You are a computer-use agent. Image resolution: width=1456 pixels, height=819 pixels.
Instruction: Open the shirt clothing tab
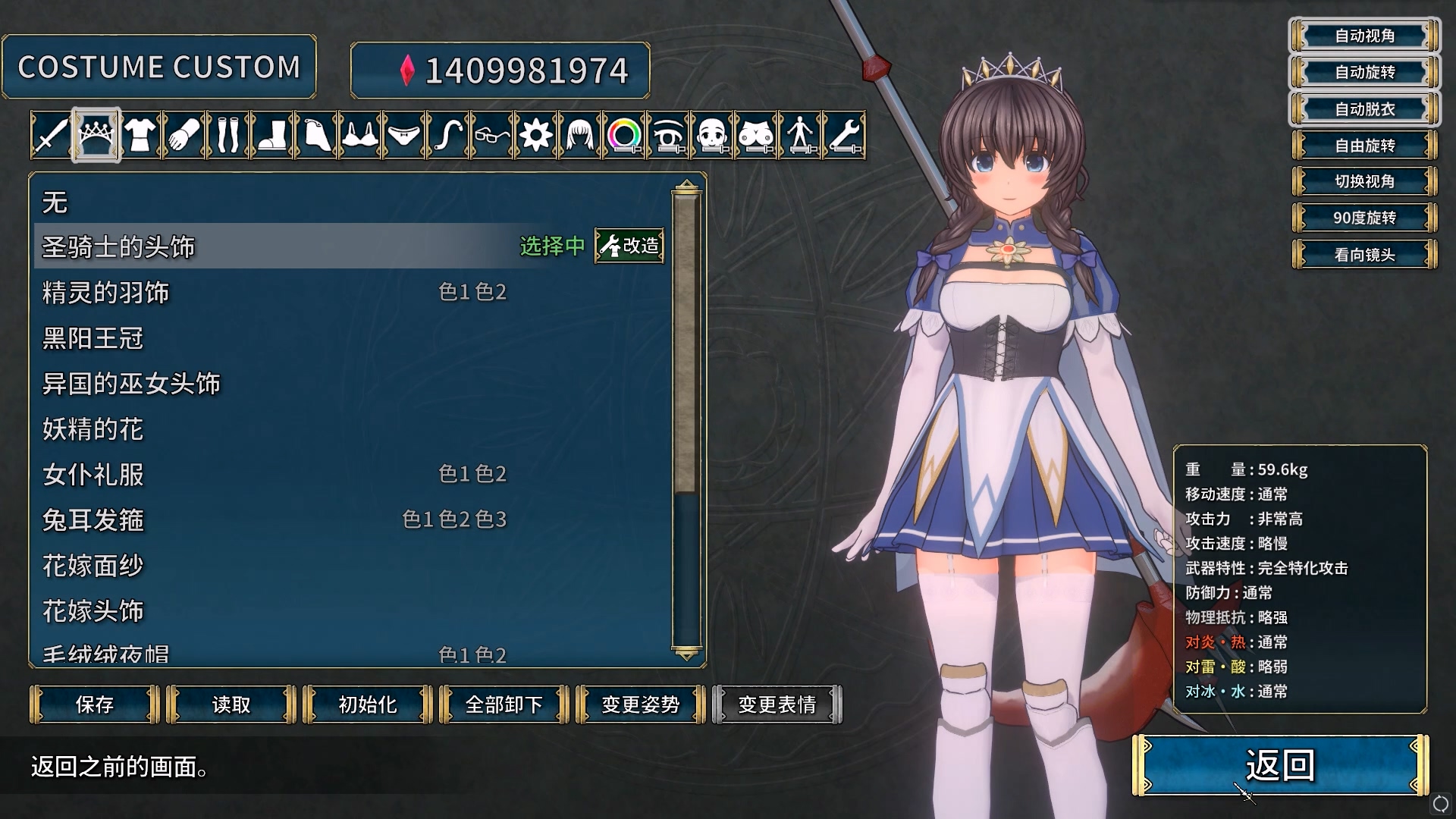pos(140,136)
